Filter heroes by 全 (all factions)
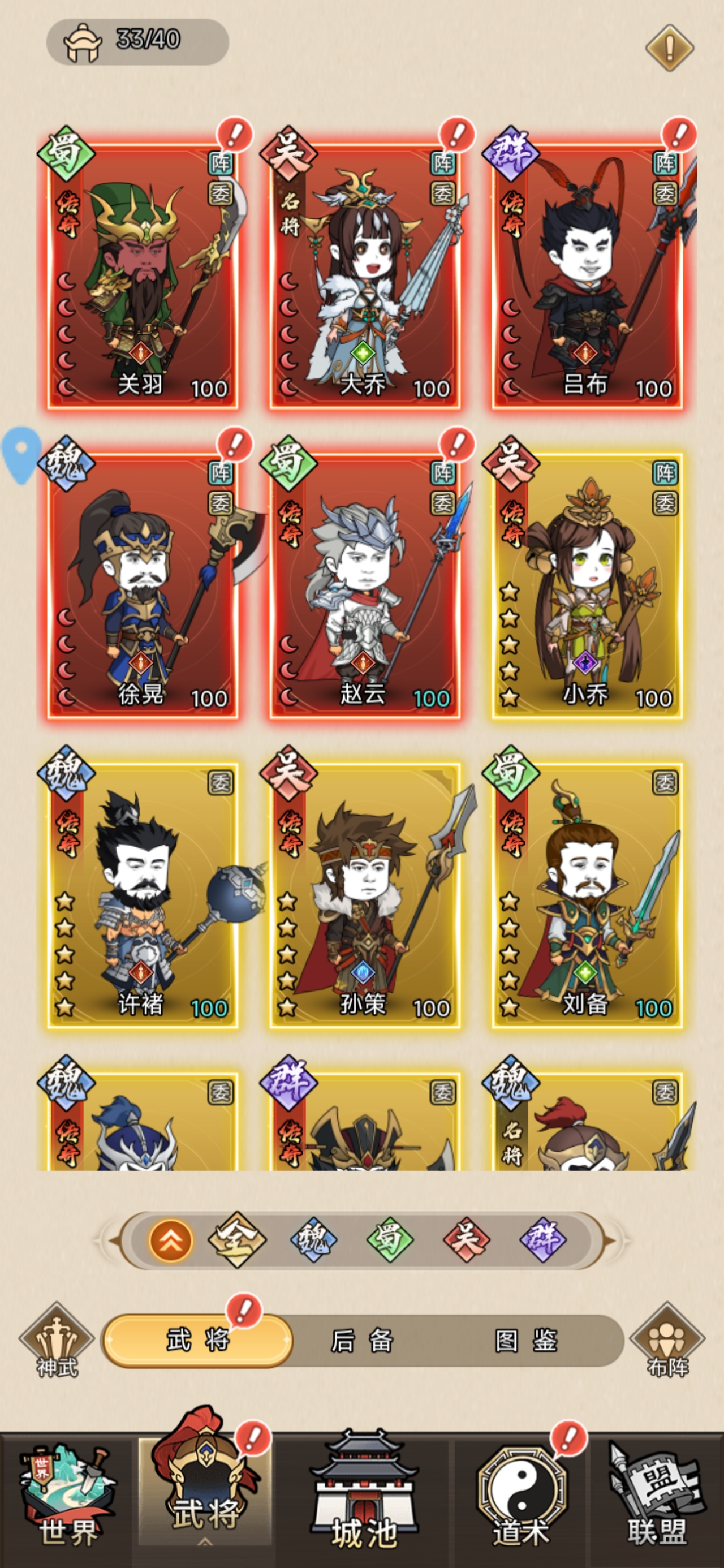Image resolution: width=724 pixels, height=1568 pixels. 237,1240
